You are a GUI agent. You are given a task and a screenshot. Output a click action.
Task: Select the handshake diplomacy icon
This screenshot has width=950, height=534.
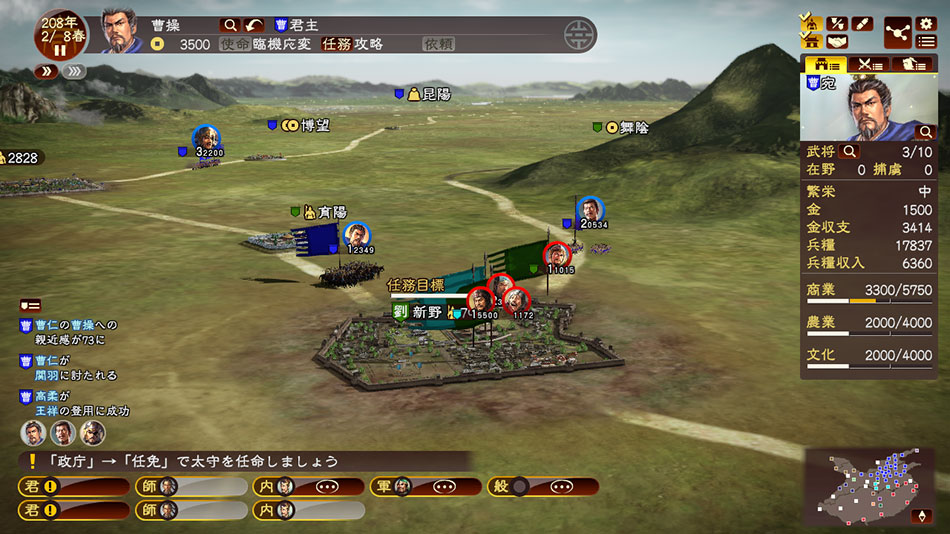837,41
